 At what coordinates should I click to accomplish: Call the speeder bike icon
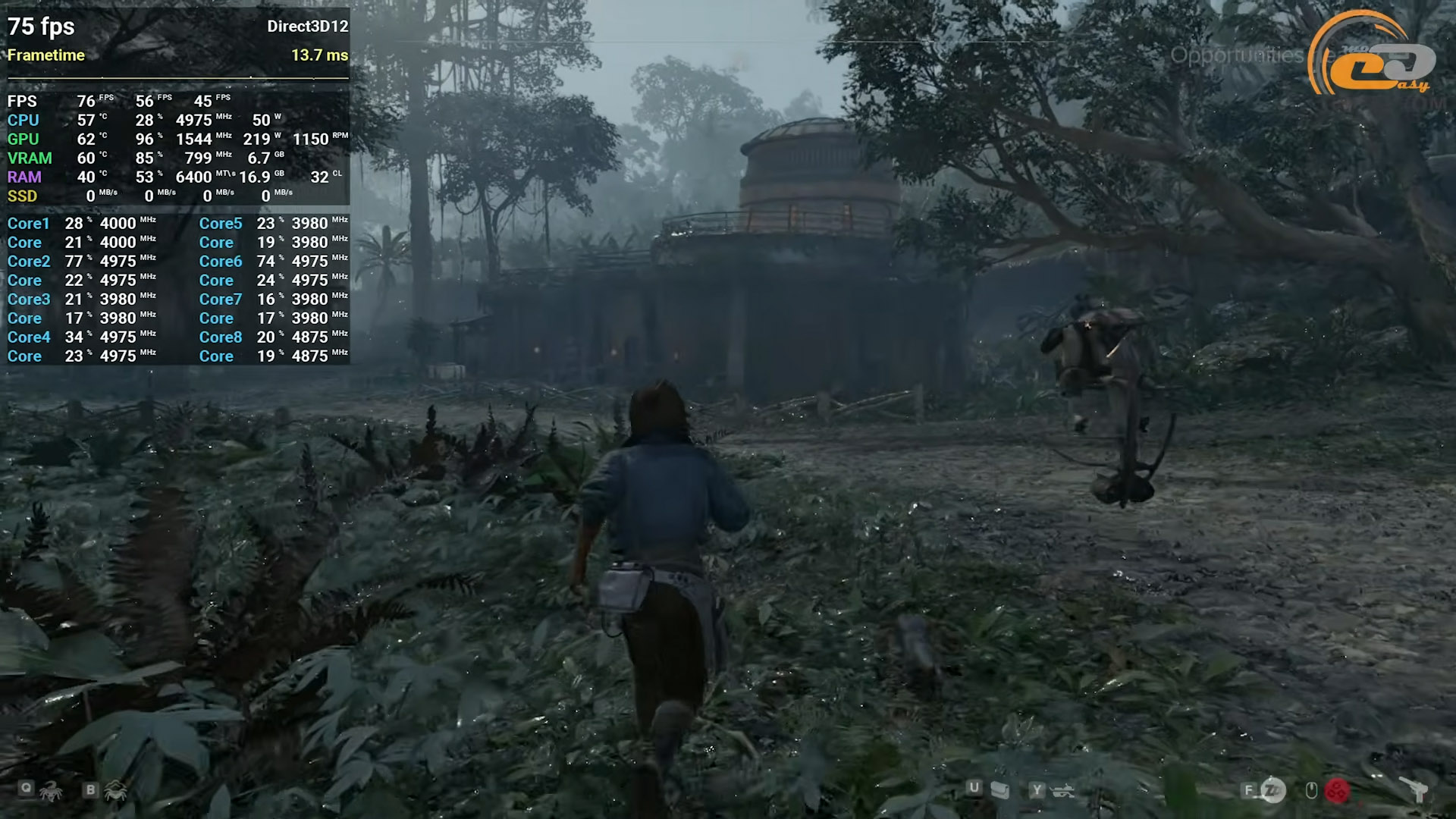pos(1062,791)
